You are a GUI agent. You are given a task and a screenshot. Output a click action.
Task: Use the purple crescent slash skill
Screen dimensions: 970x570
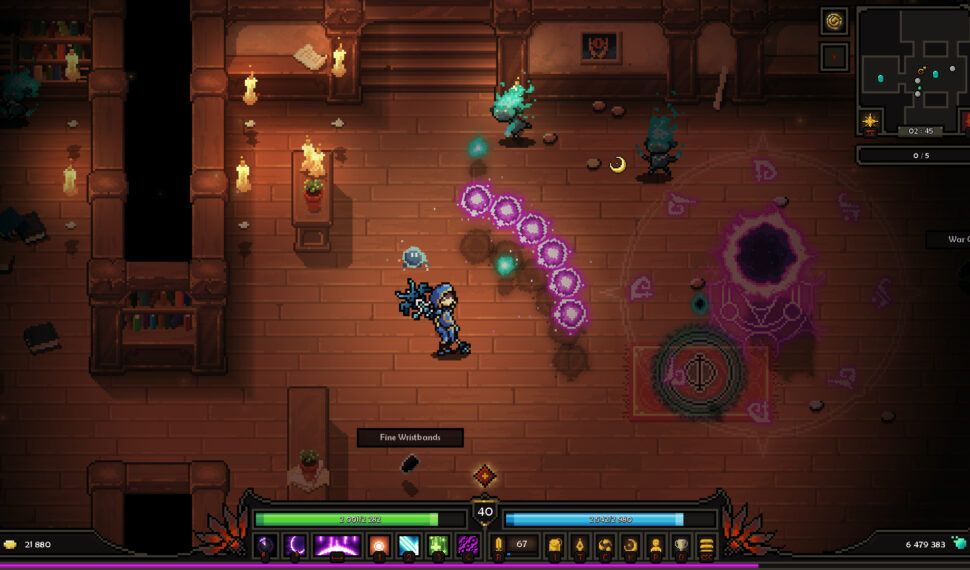[296, 545]
